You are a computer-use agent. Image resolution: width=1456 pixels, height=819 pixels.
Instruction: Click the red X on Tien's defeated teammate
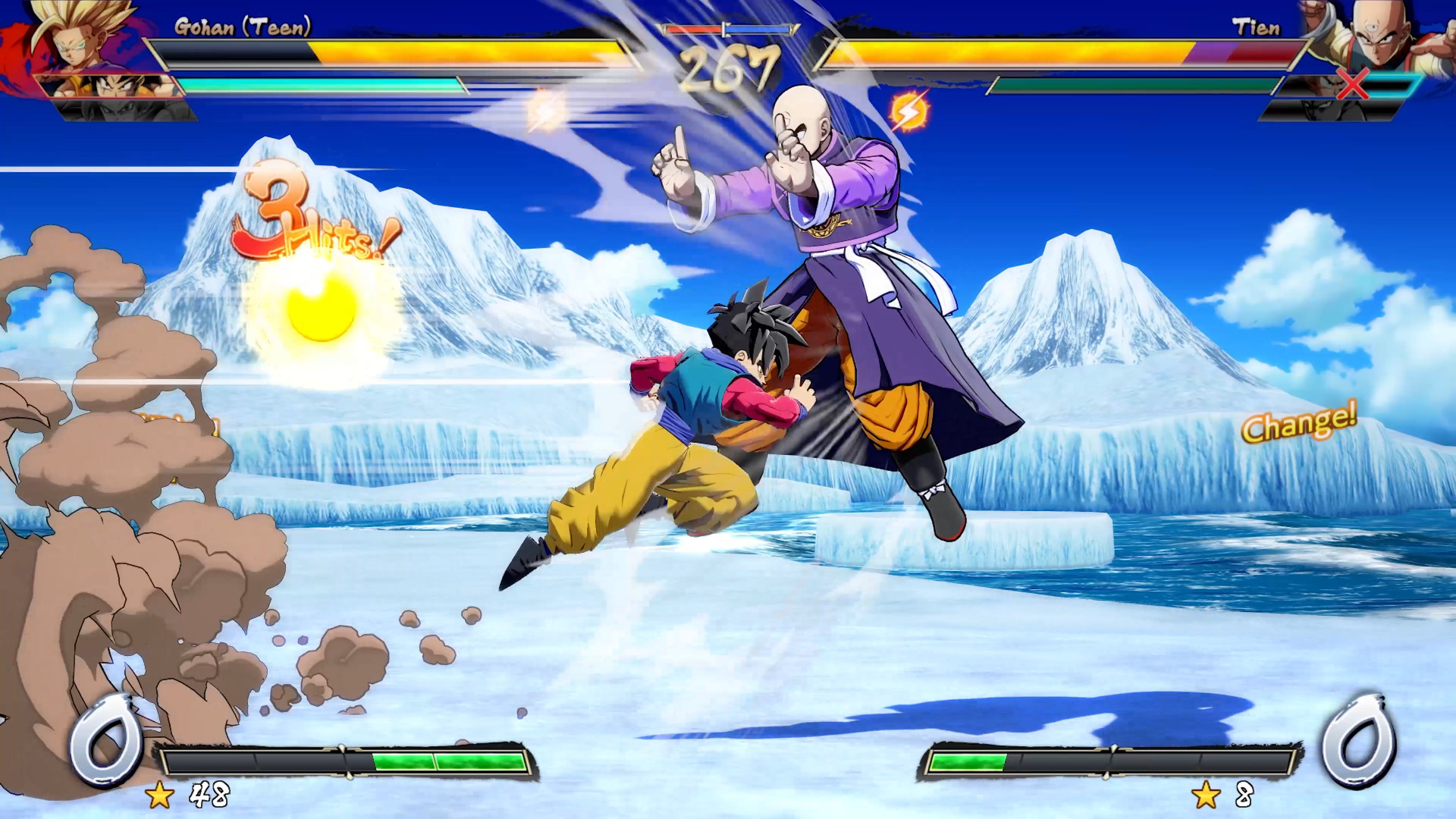point(1352,85)
